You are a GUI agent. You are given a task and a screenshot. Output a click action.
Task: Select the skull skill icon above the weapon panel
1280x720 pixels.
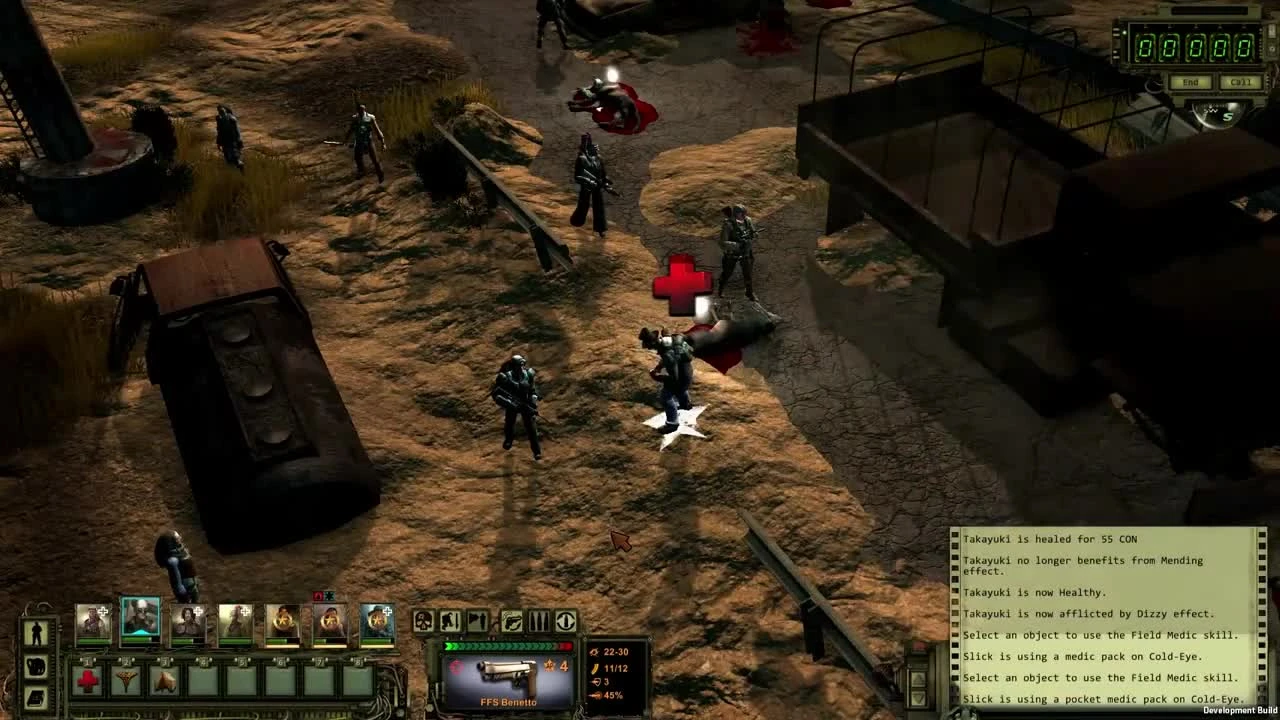coord(422,622)
